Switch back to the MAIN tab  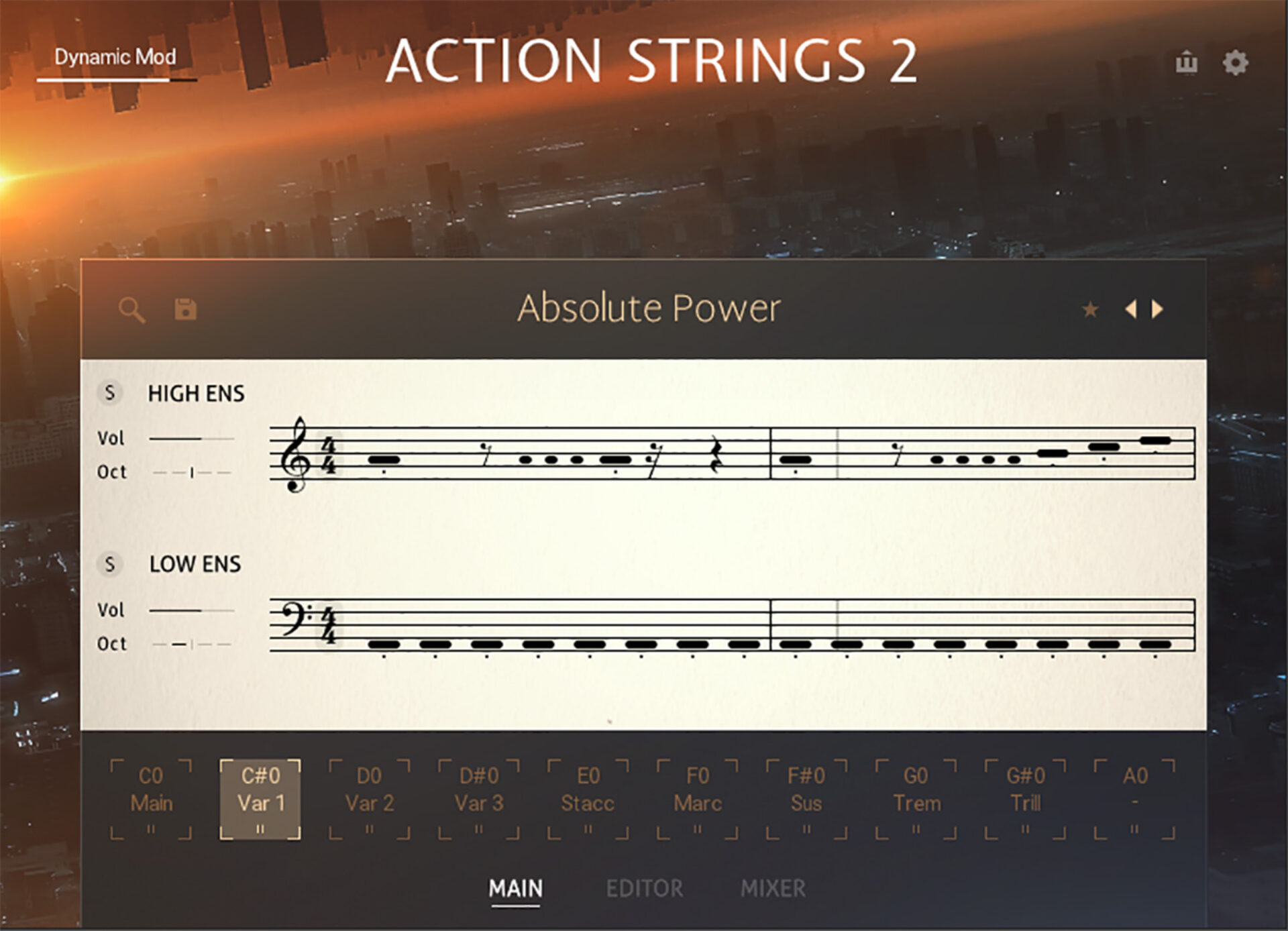(515, 888)
